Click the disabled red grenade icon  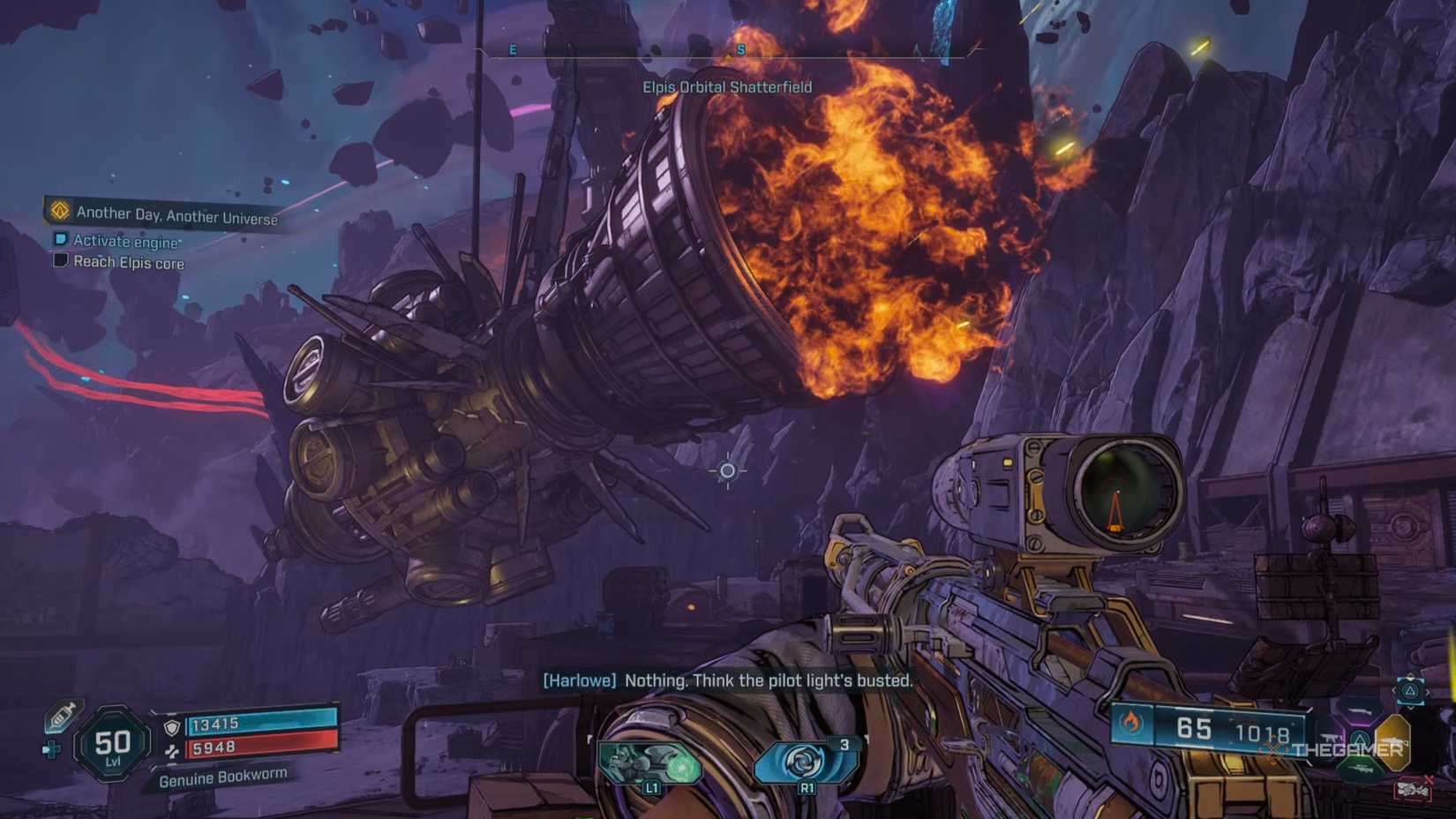1415,790
